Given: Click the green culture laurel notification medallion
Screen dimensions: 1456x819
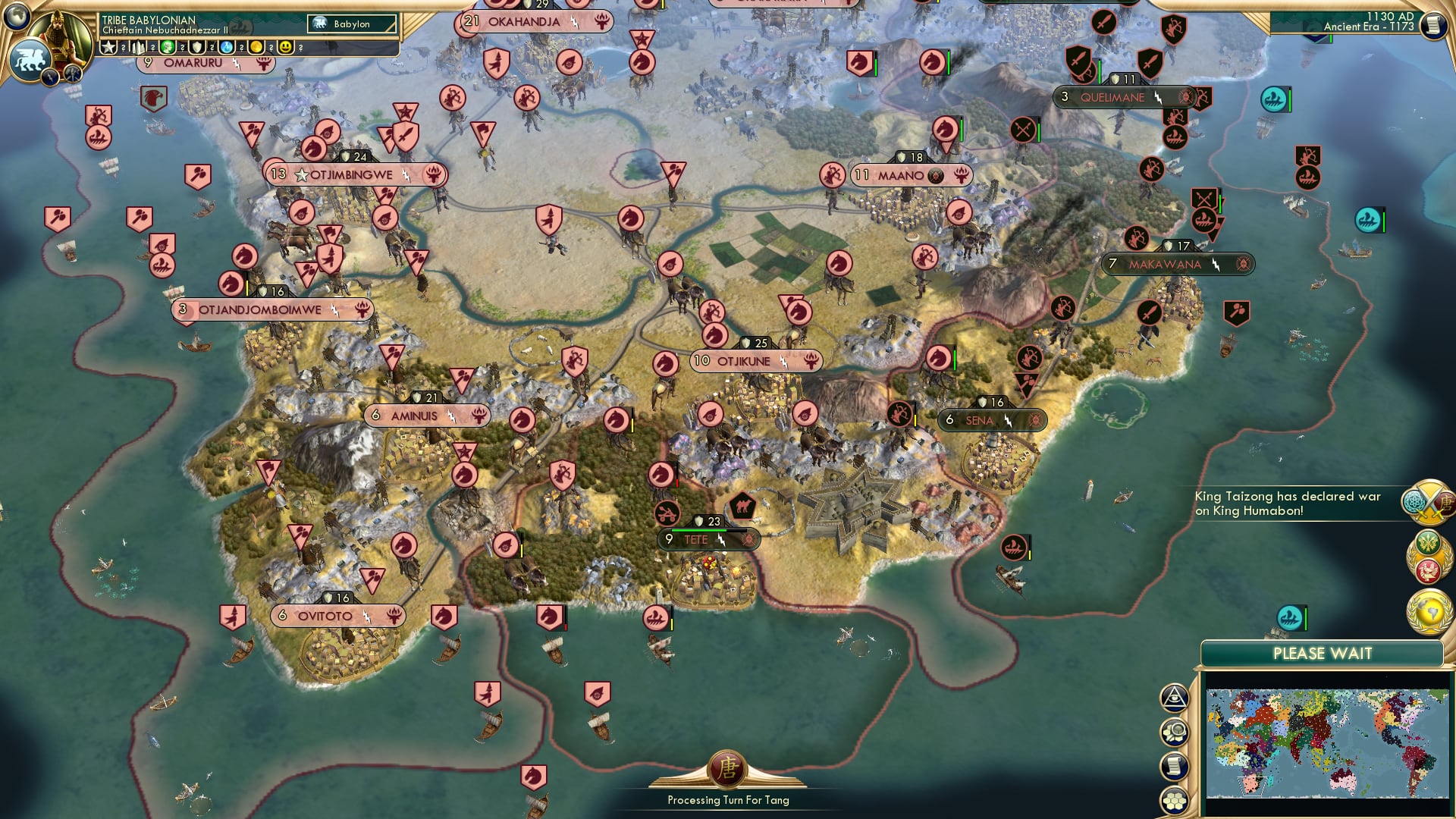Looking at the screenshot, I should pos(1428,541).
